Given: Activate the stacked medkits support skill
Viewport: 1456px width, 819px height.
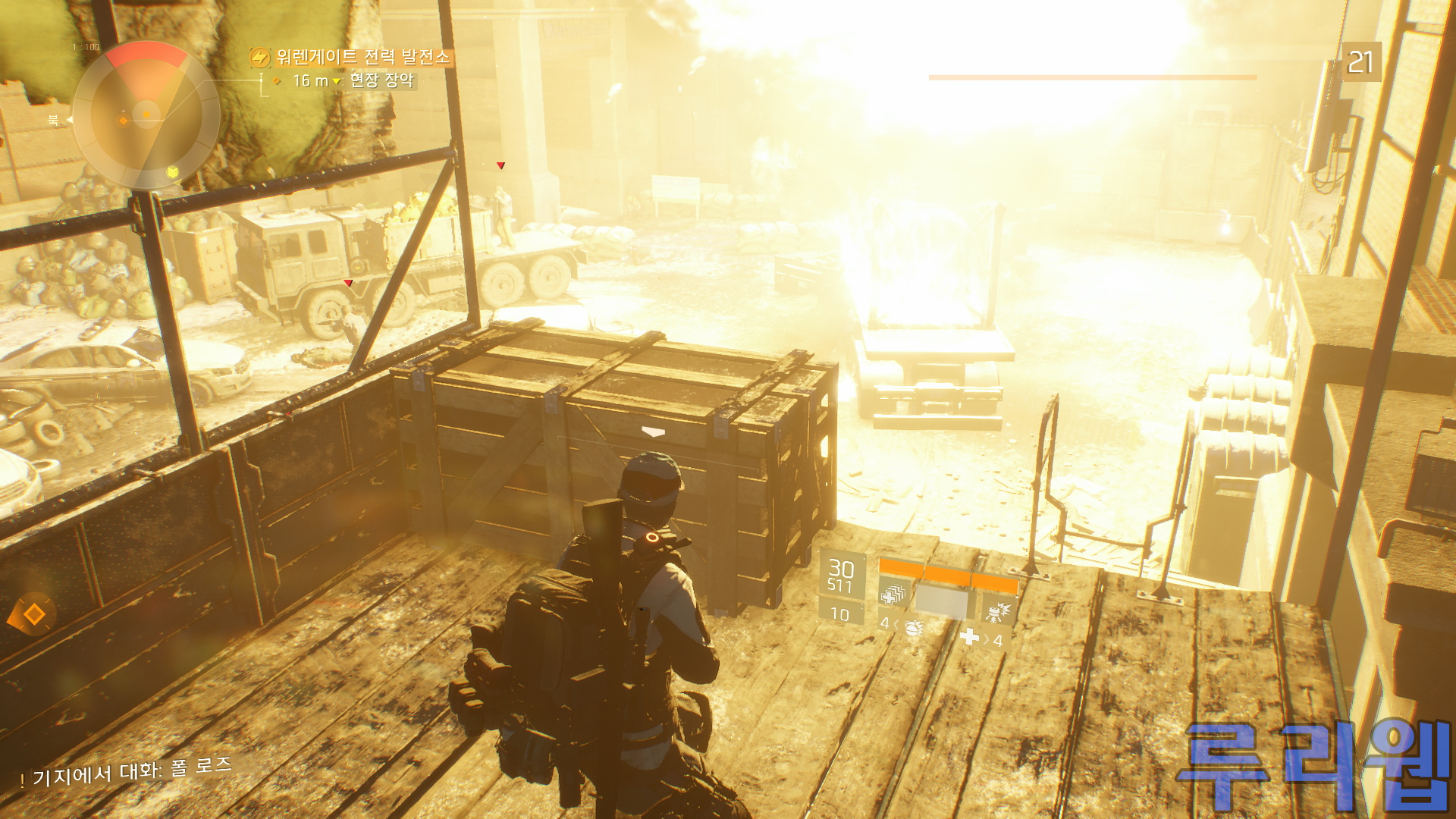Looking at the screenshot, I should coord(894,594).
